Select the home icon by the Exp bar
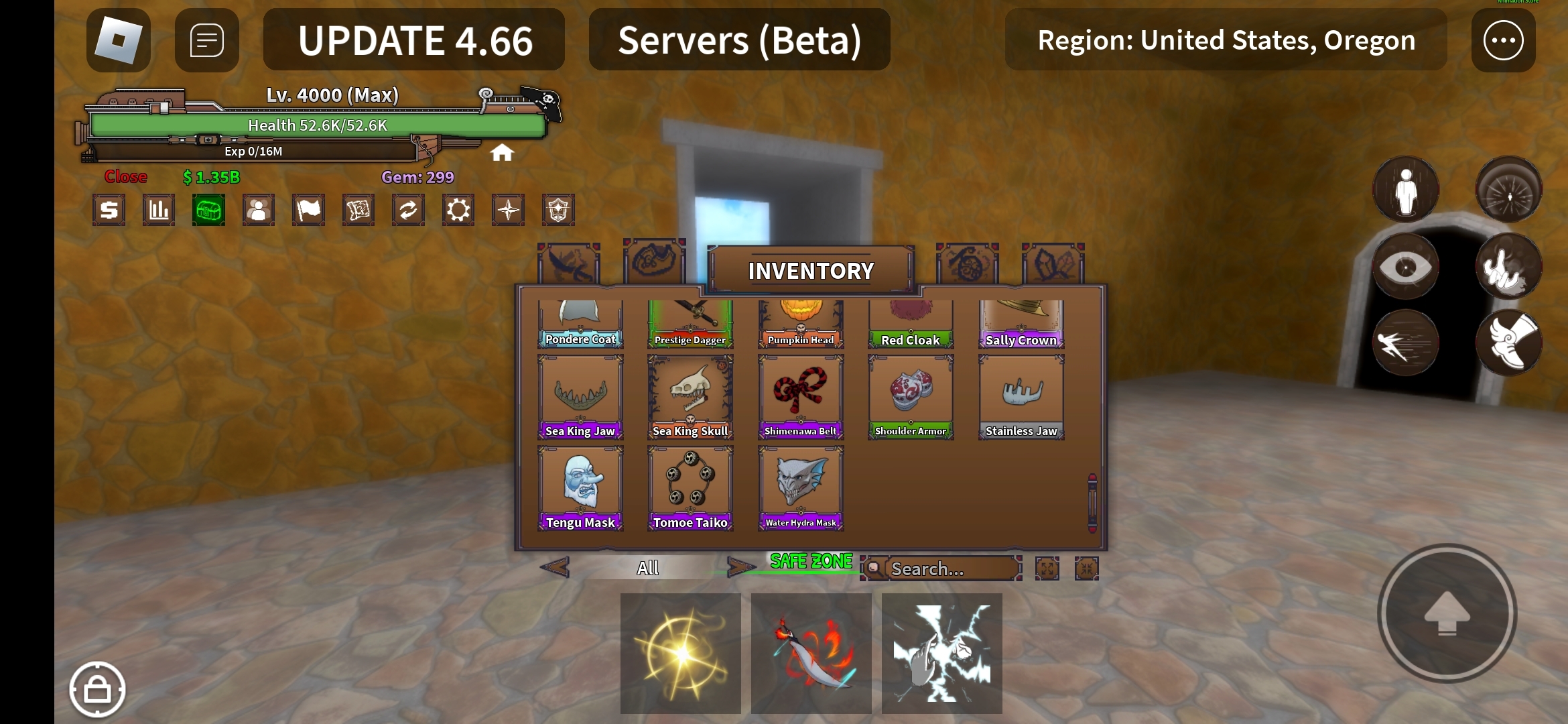The image size is (1568, 724). (501, 153)
